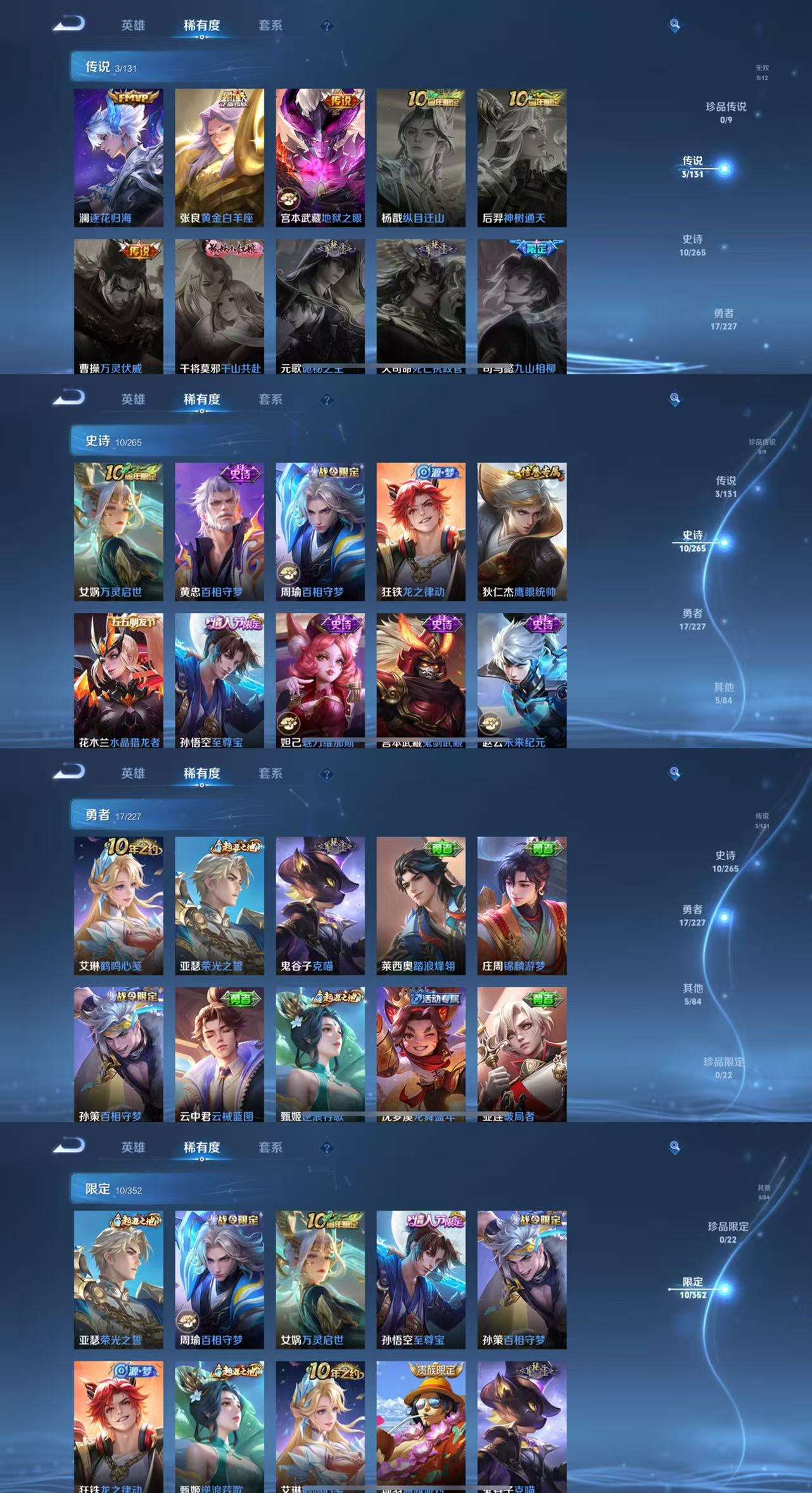This screenshot has width=812, height=1493.
Task: Open the 套系 tab above the 史诗 list
Action: click(x=270, y=399)
